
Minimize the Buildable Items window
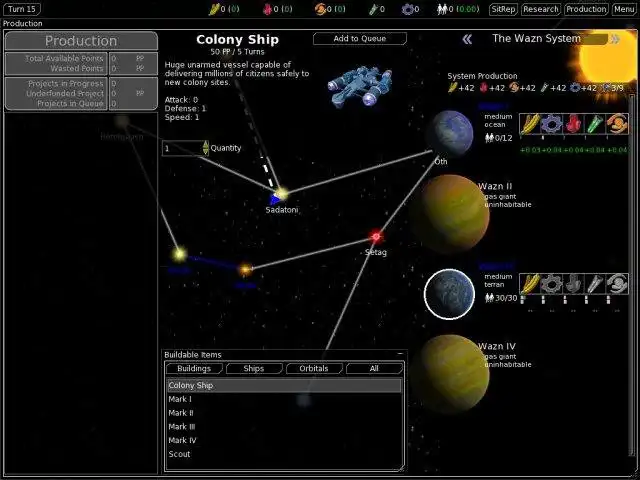pyautogui.click(x=400, y=354)
